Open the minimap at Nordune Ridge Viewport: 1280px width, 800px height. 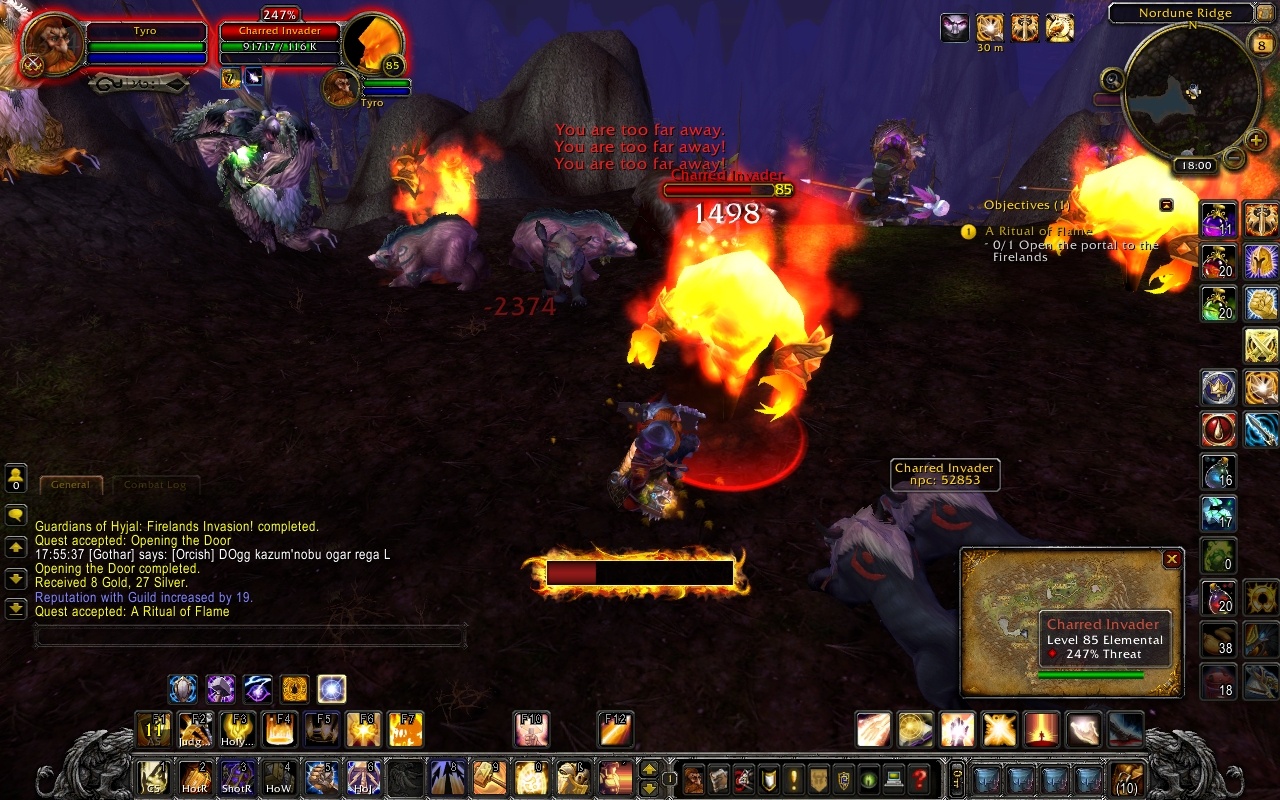[1190, 91]
